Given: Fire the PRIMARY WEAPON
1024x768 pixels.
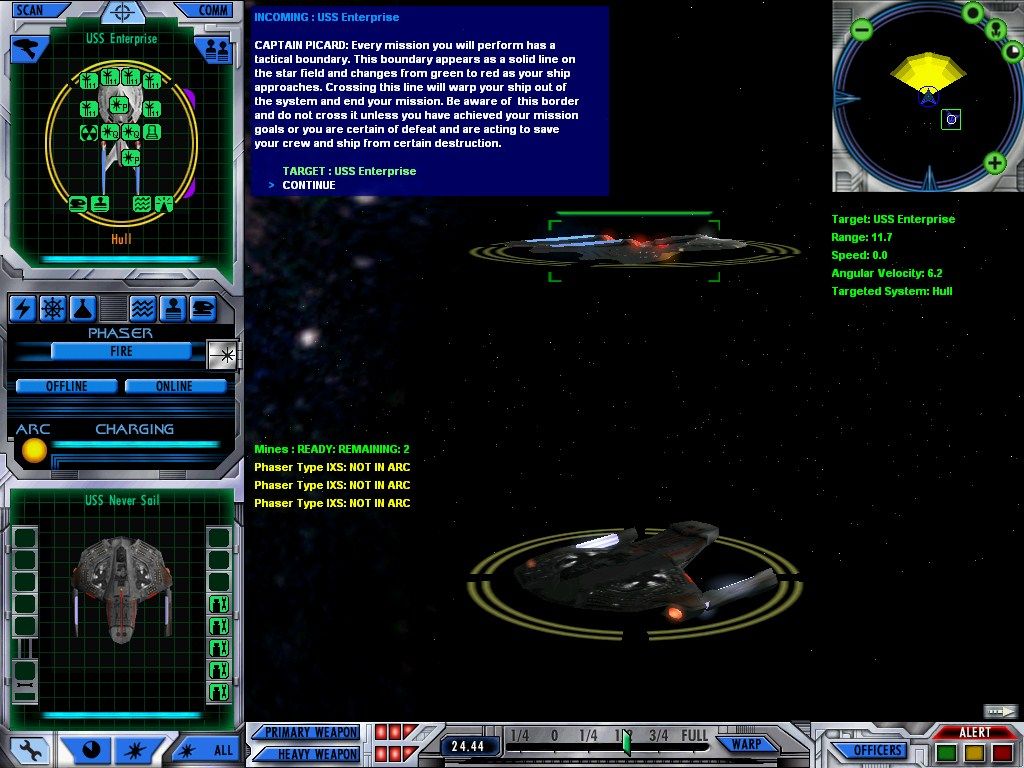Looking at the screenshot, I should coord(310,732).
